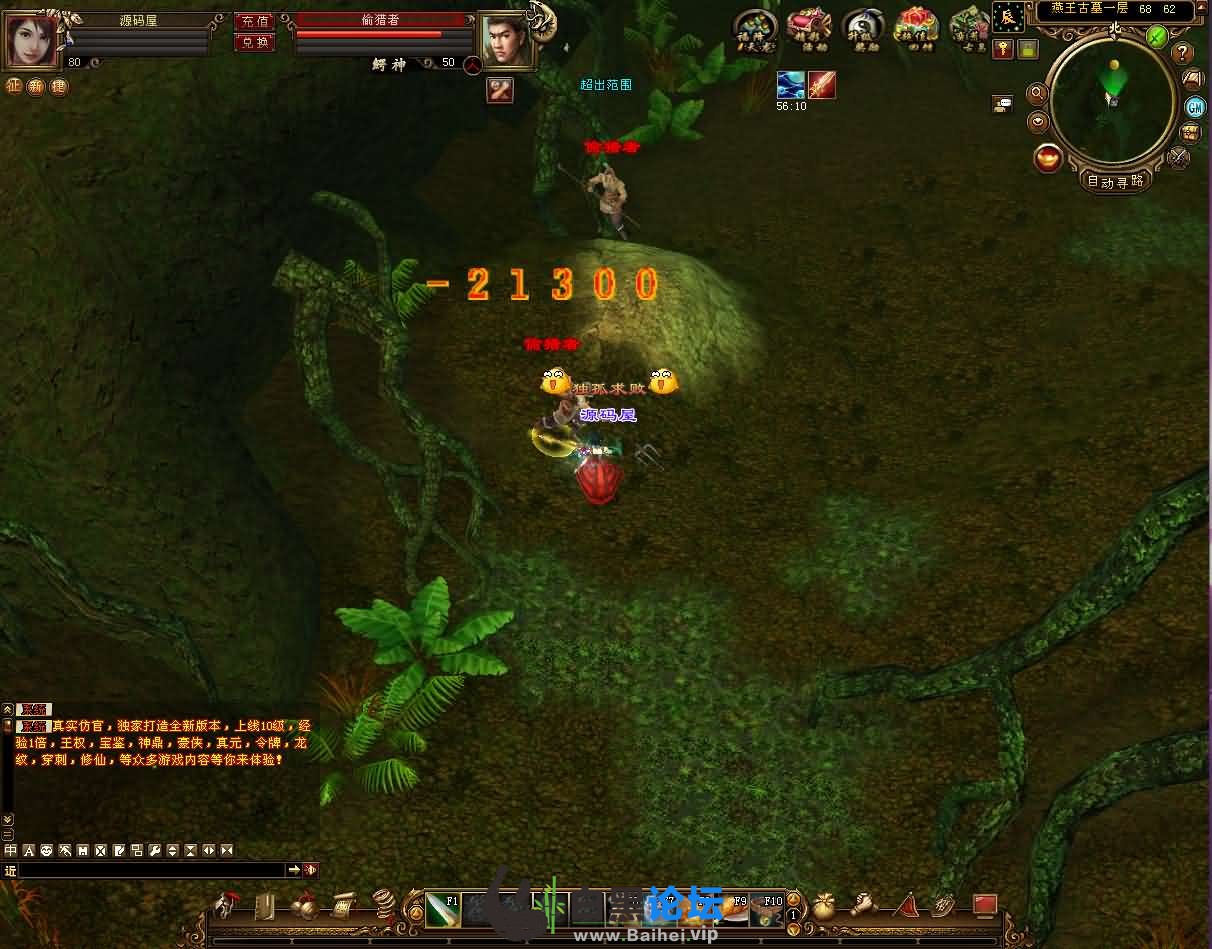Screen dimensions: 1212x949
Task: Open the 兑换 exchange button
Action: pos(254,42)
